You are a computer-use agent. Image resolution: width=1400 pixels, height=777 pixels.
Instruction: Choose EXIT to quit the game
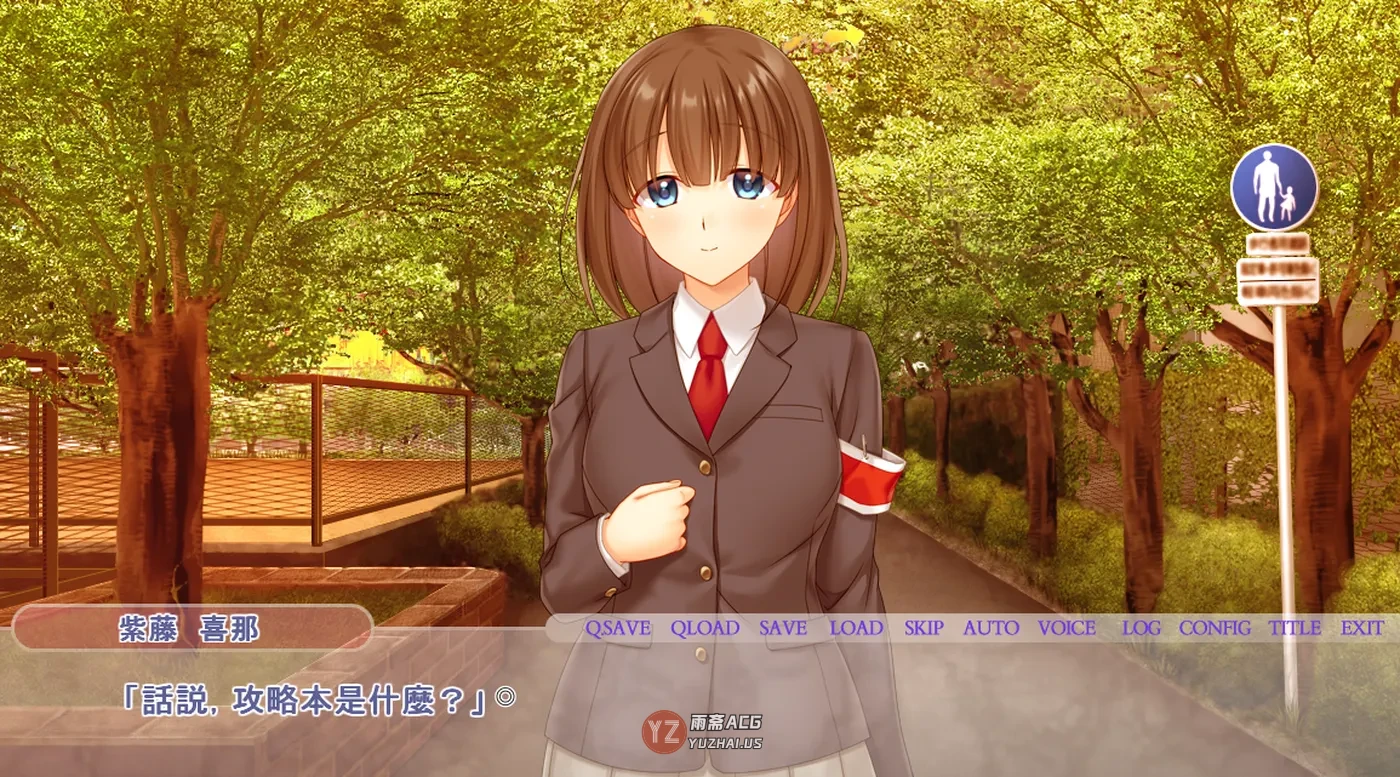point(1363,629)
